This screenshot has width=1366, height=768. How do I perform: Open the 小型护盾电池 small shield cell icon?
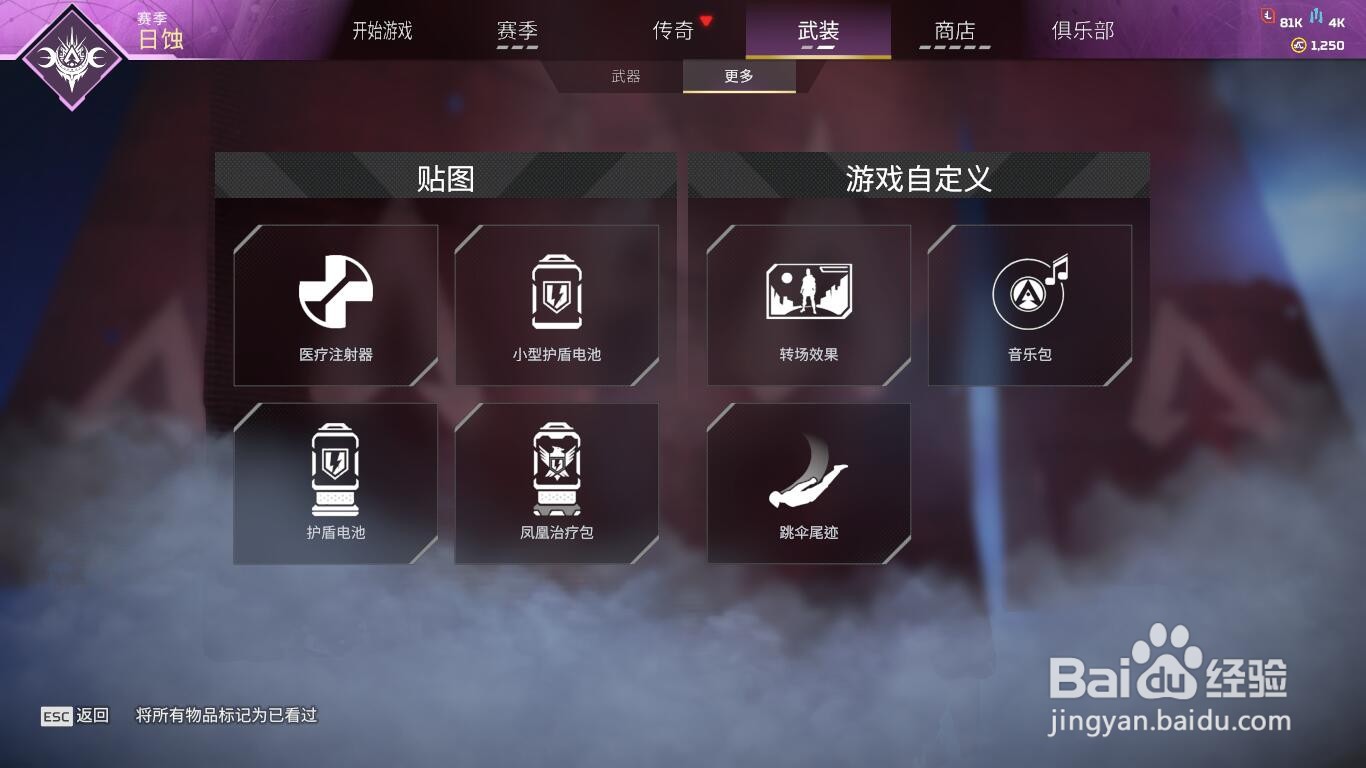557,292
